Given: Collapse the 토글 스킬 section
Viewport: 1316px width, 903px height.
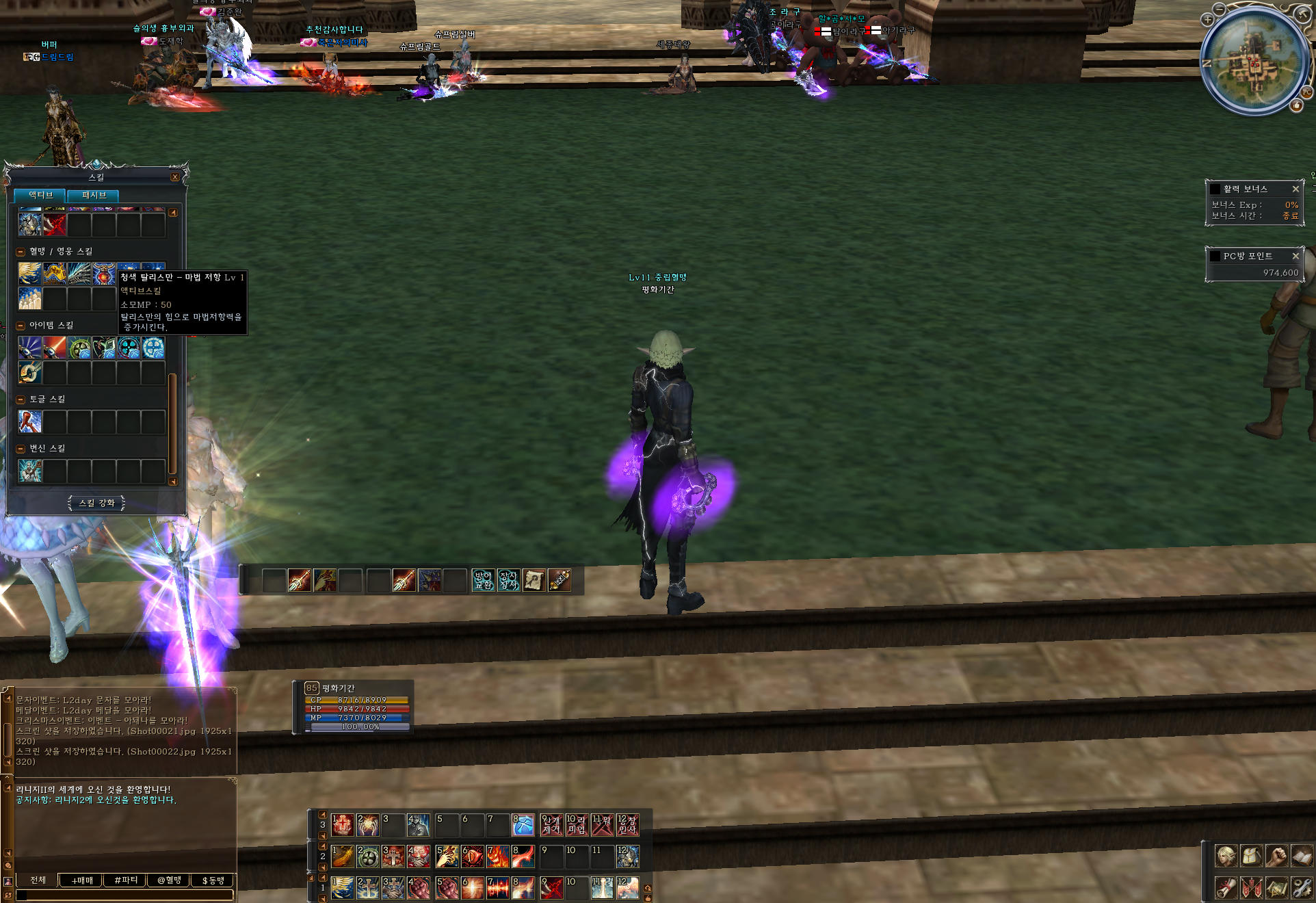Looking at the screenshot, I should pos(21,400).
